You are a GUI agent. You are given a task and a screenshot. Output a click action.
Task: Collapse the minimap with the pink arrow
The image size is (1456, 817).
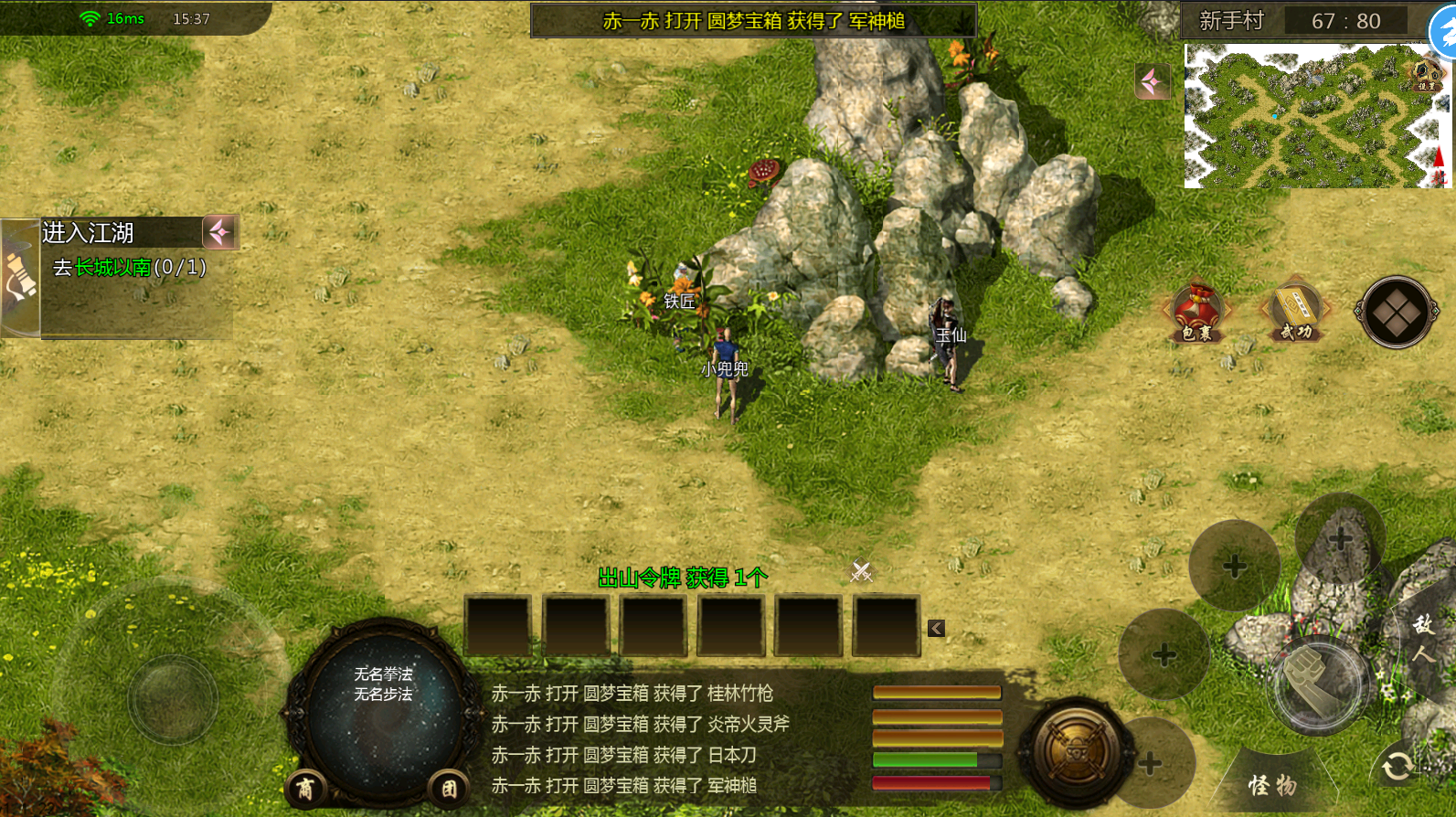pyautogui.click(x=1153, y=82)
